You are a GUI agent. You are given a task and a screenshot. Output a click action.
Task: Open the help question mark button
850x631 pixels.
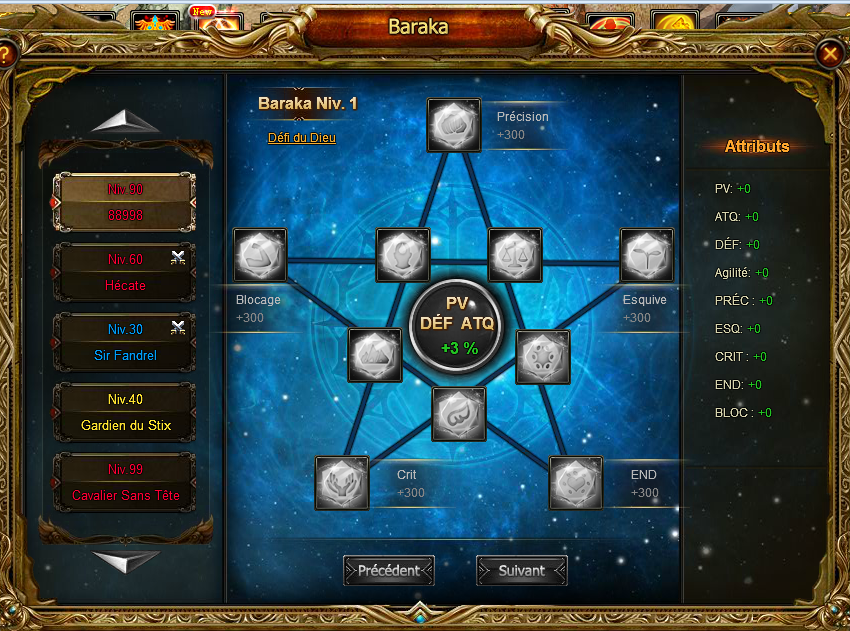coord(6,53)
